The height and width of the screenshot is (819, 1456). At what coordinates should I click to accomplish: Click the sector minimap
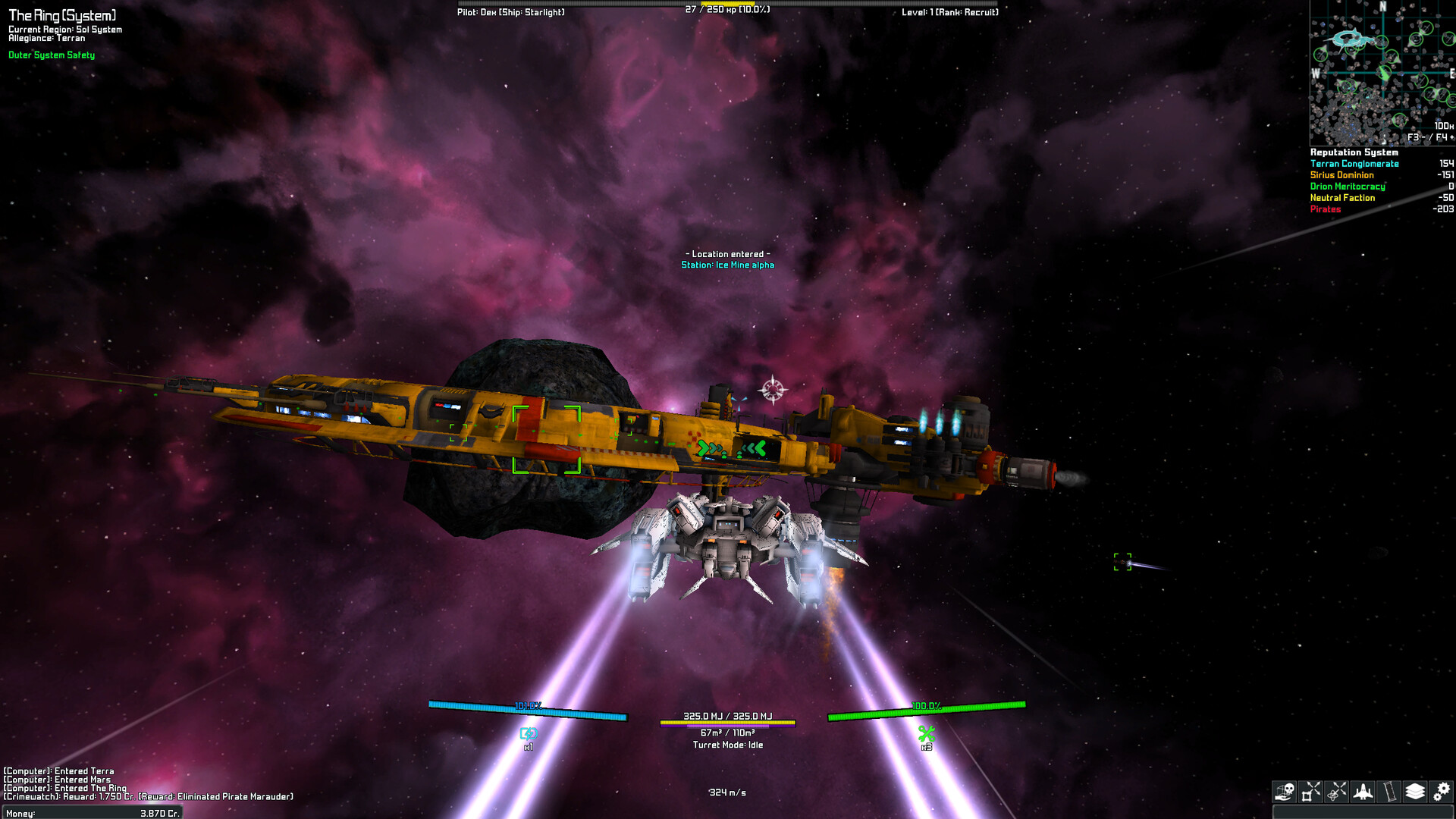point(1382,73)
